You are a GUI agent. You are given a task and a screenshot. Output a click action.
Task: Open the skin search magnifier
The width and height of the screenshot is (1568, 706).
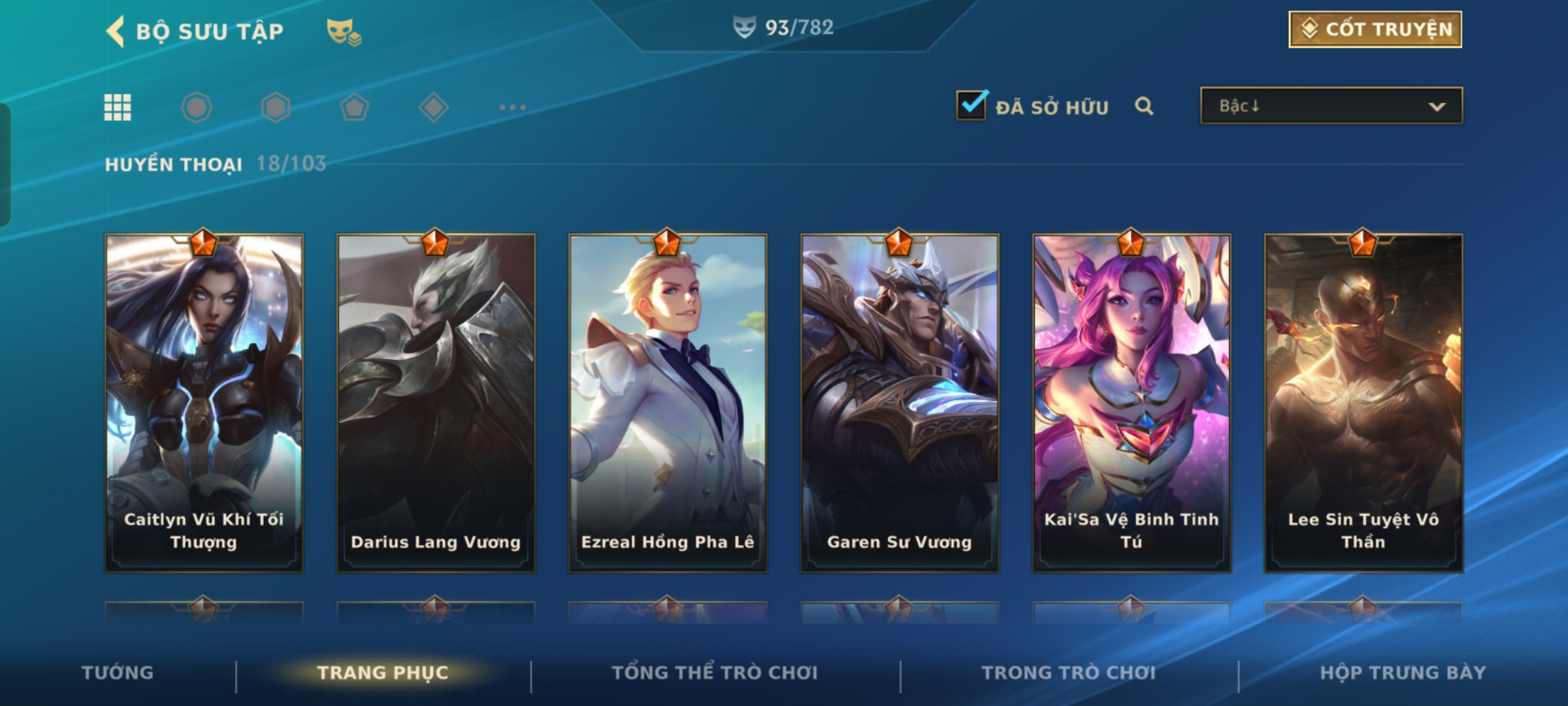coord(1144,106)
